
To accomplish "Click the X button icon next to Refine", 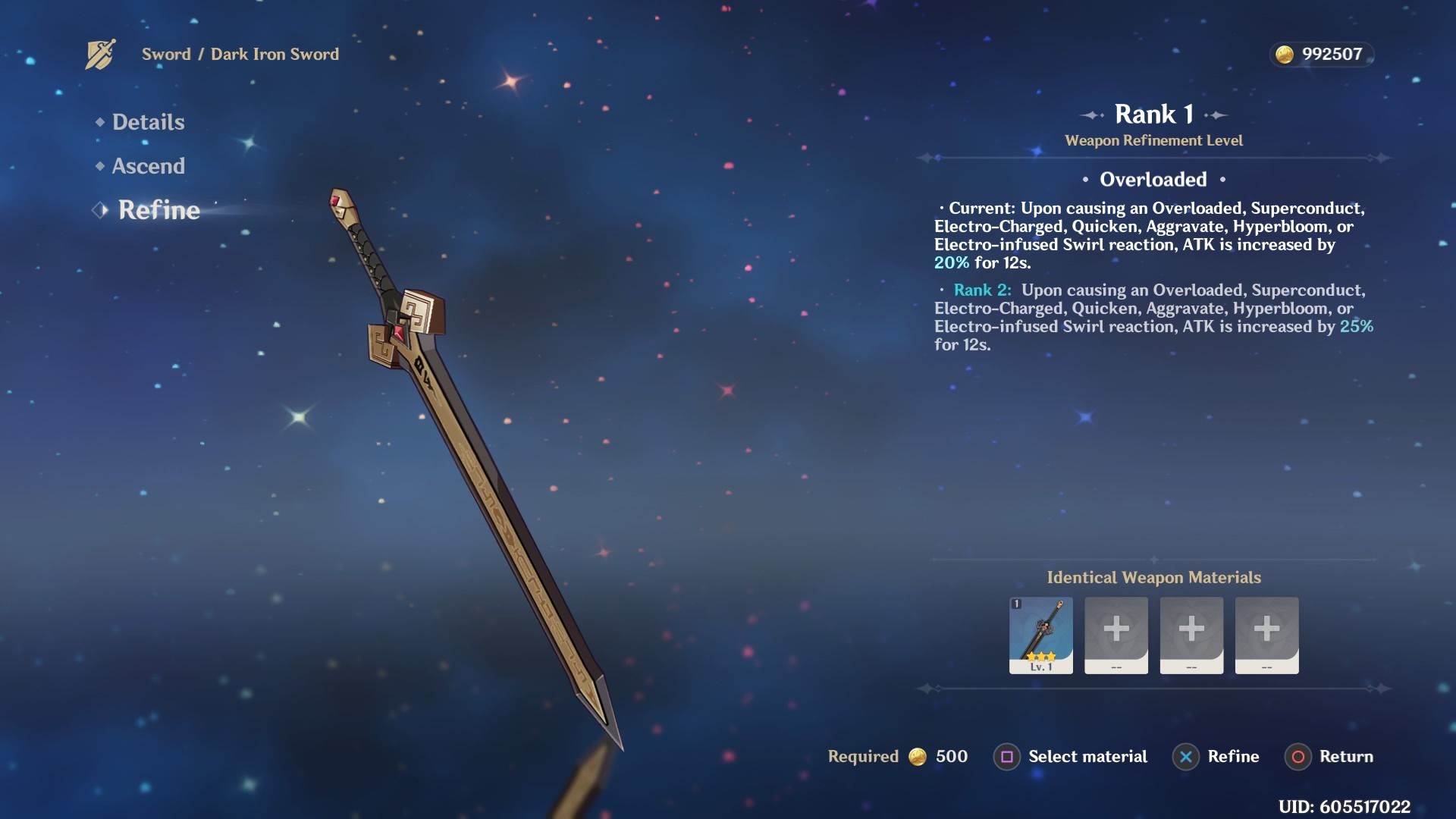I will [x=1185, y=757].
